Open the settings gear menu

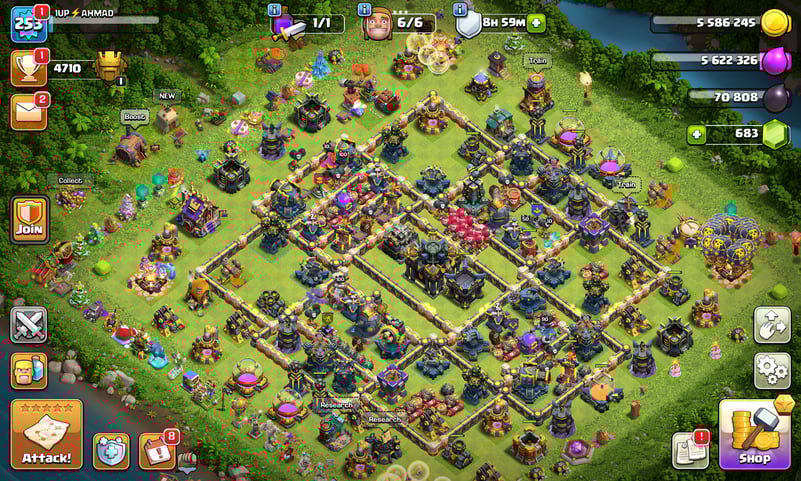(772, 370)
